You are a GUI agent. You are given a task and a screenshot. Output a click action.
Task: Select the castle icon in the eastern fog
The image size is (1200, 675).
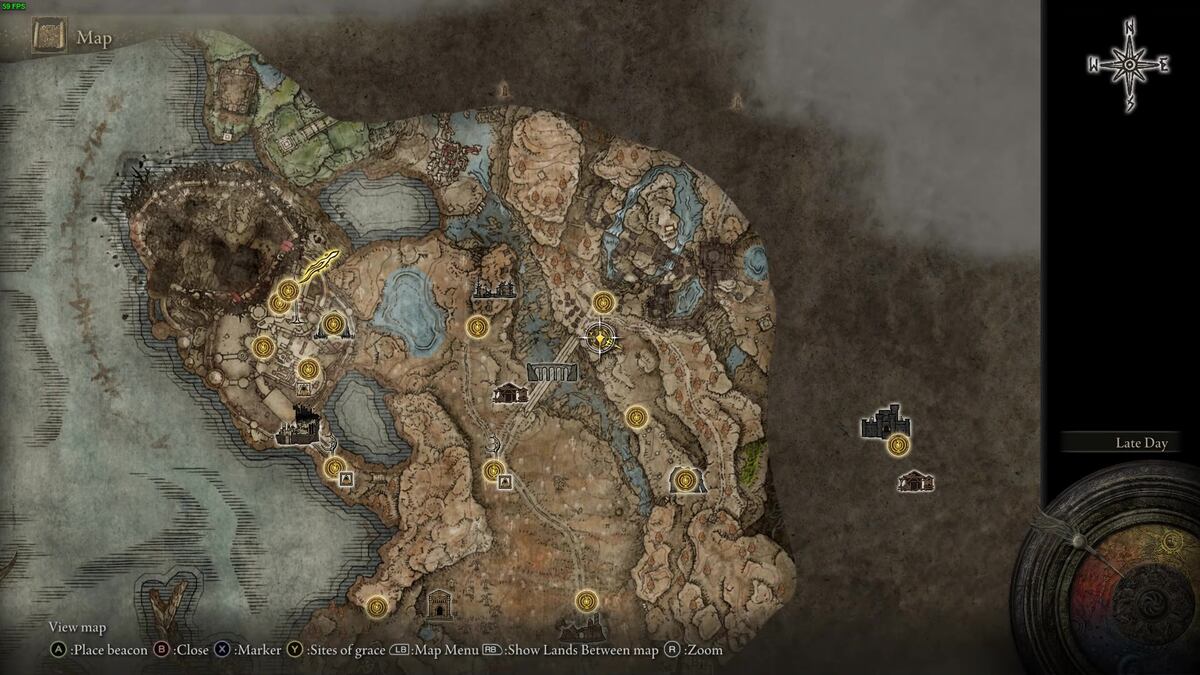(x=884, y=423)
